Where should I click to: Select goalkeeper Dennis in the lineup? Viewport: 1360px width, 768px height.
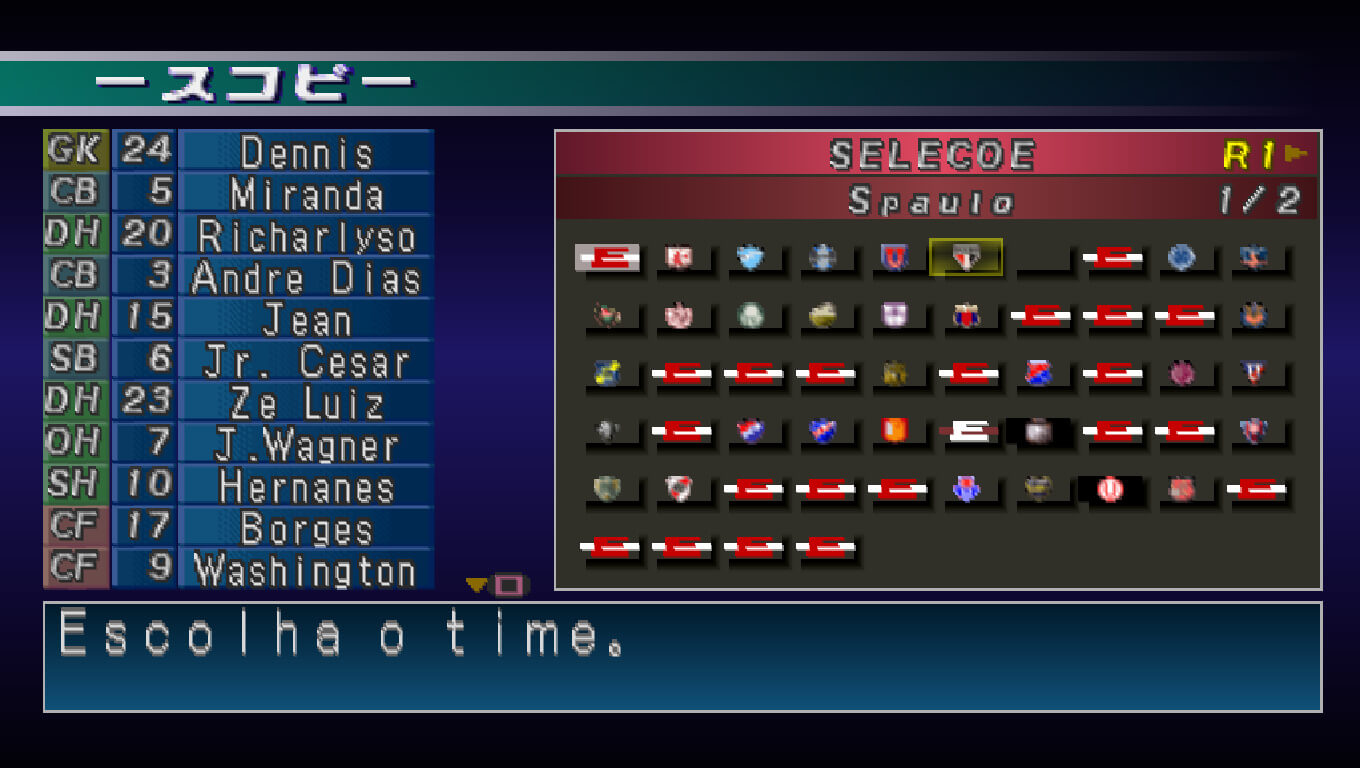[306, 152]
